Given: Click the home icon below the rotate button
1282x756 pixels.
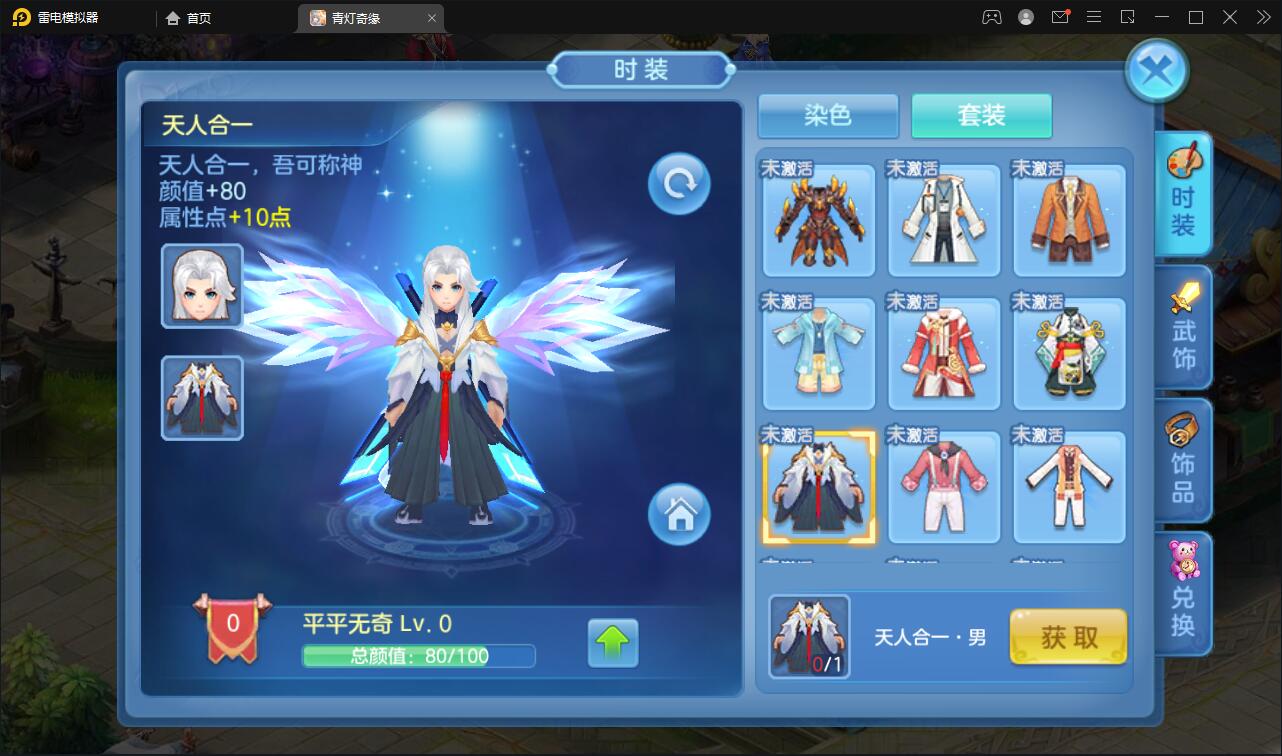Looking at the screenshot, I should tap(680, 515).
